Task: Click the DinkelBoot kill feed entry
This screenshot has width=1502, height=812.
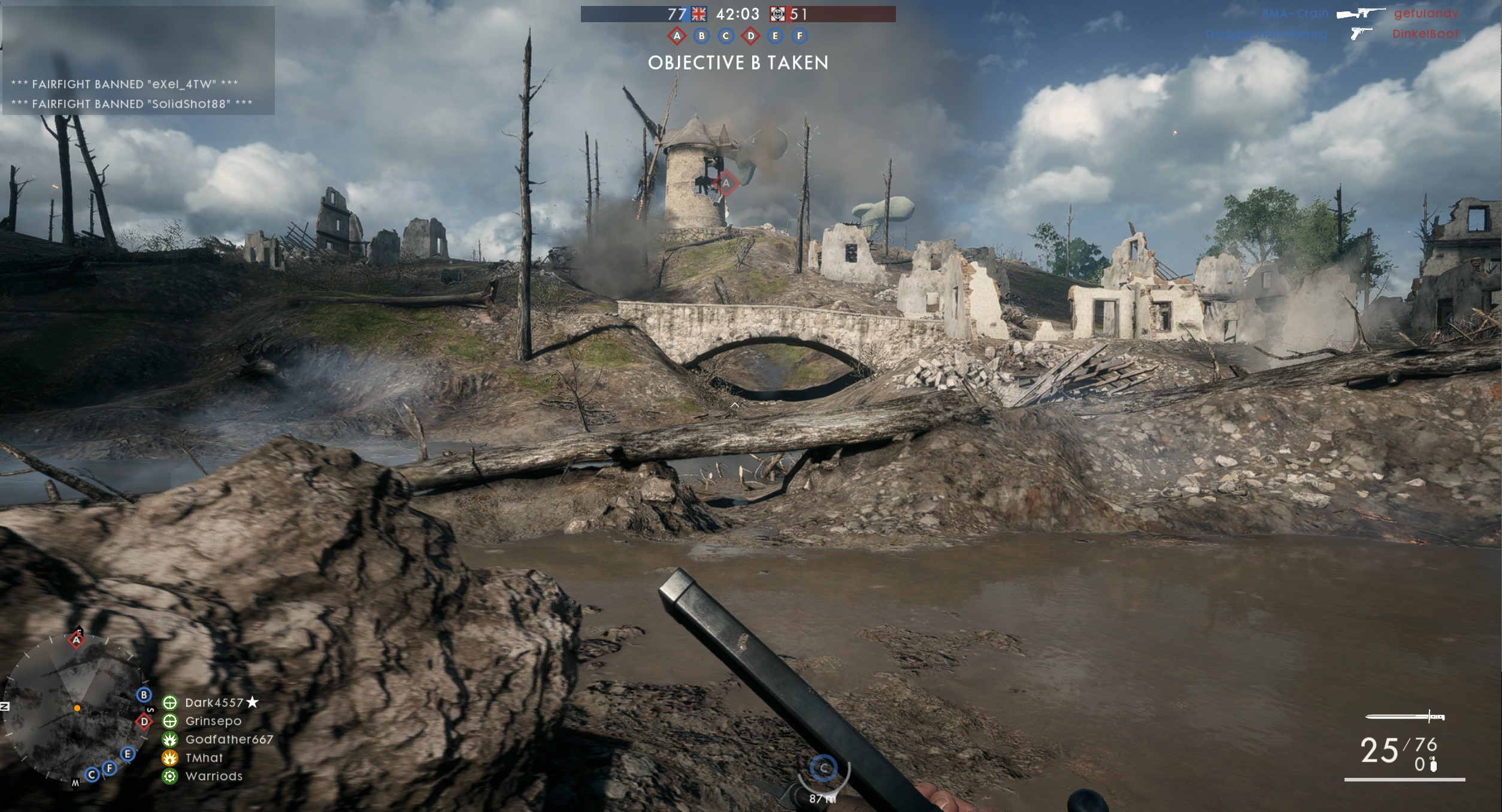Action: pos(1425,34)
